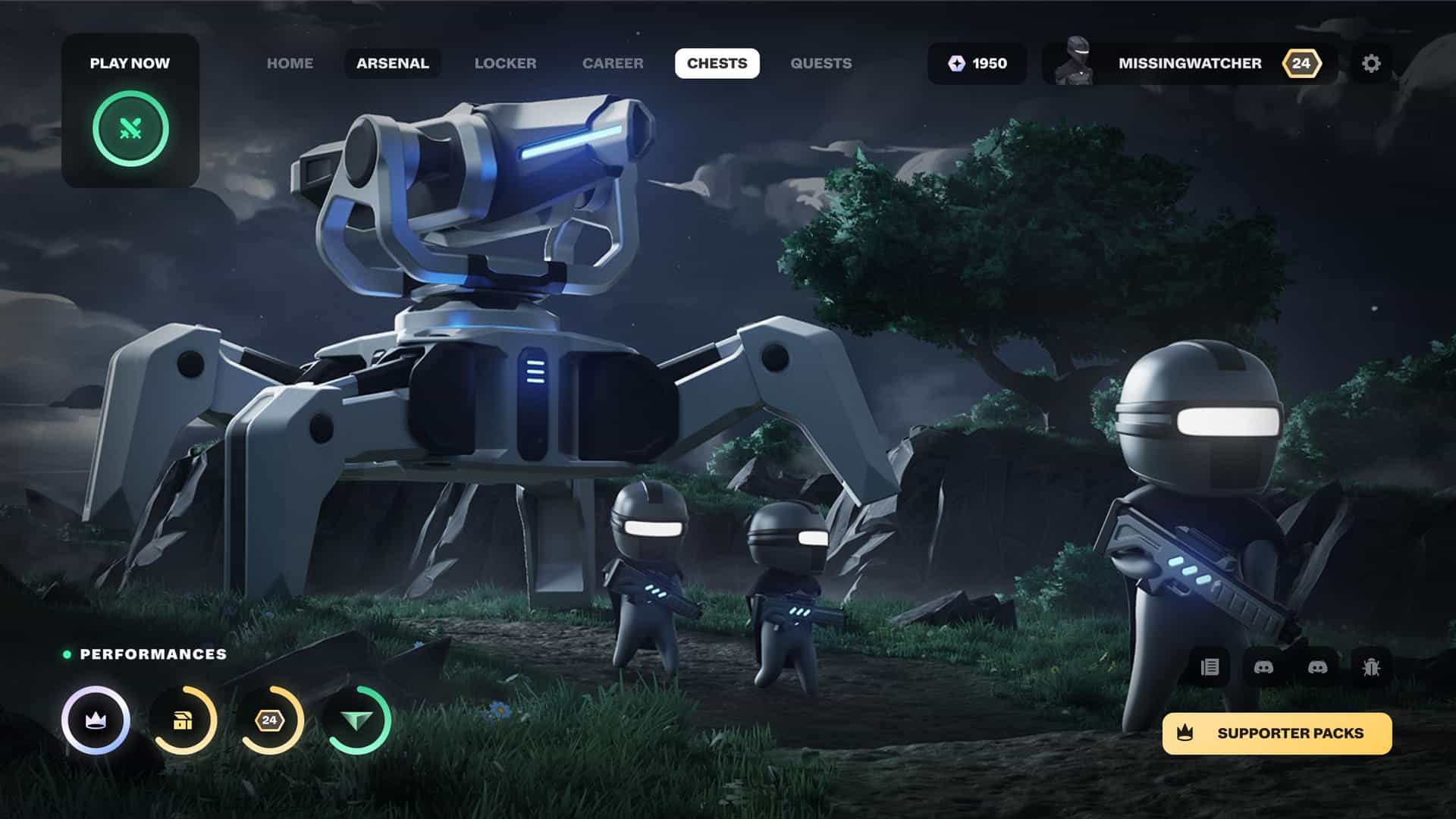Click the 1950 currency balance button
This screenshot has height=819, width=1456.
click(x=977, y=64)
